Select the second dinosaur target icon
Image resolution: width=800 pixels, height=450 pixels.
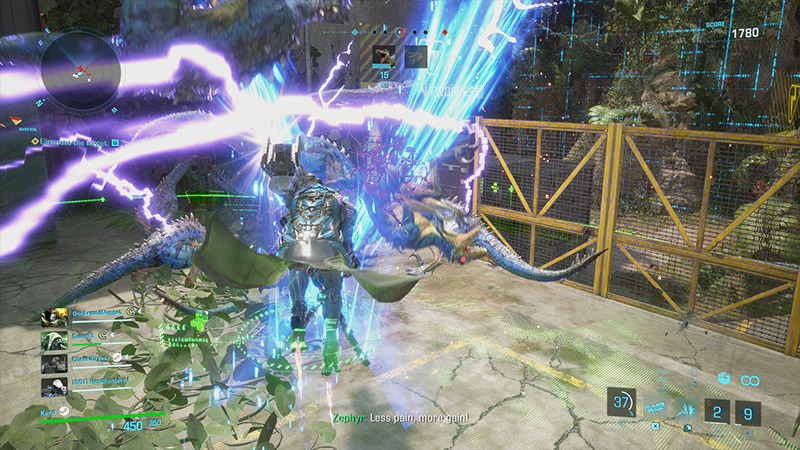click(414, 57)
